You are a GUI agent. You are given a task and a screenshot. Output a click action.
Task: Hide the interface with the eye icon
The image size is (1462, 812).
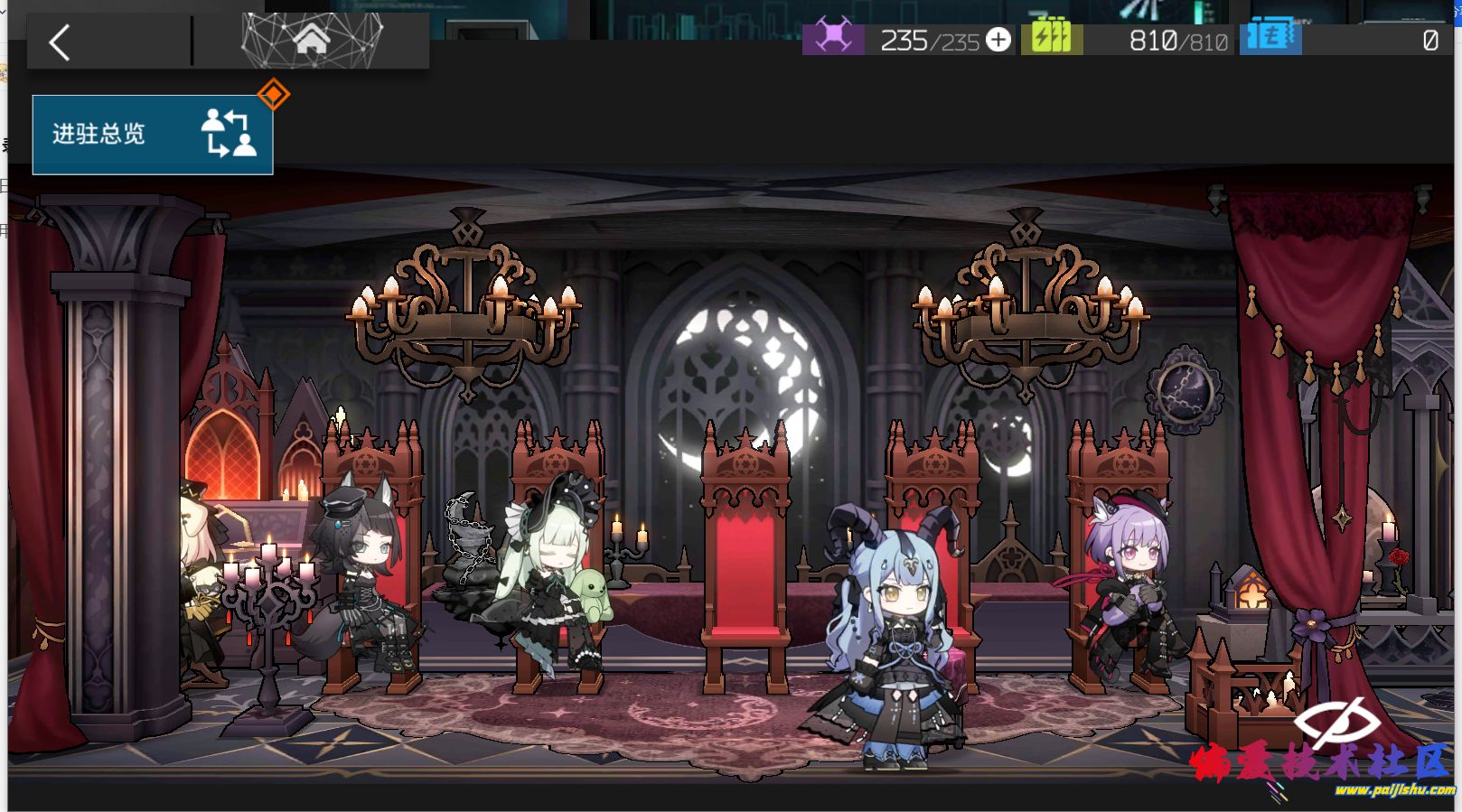(1336, 722)
